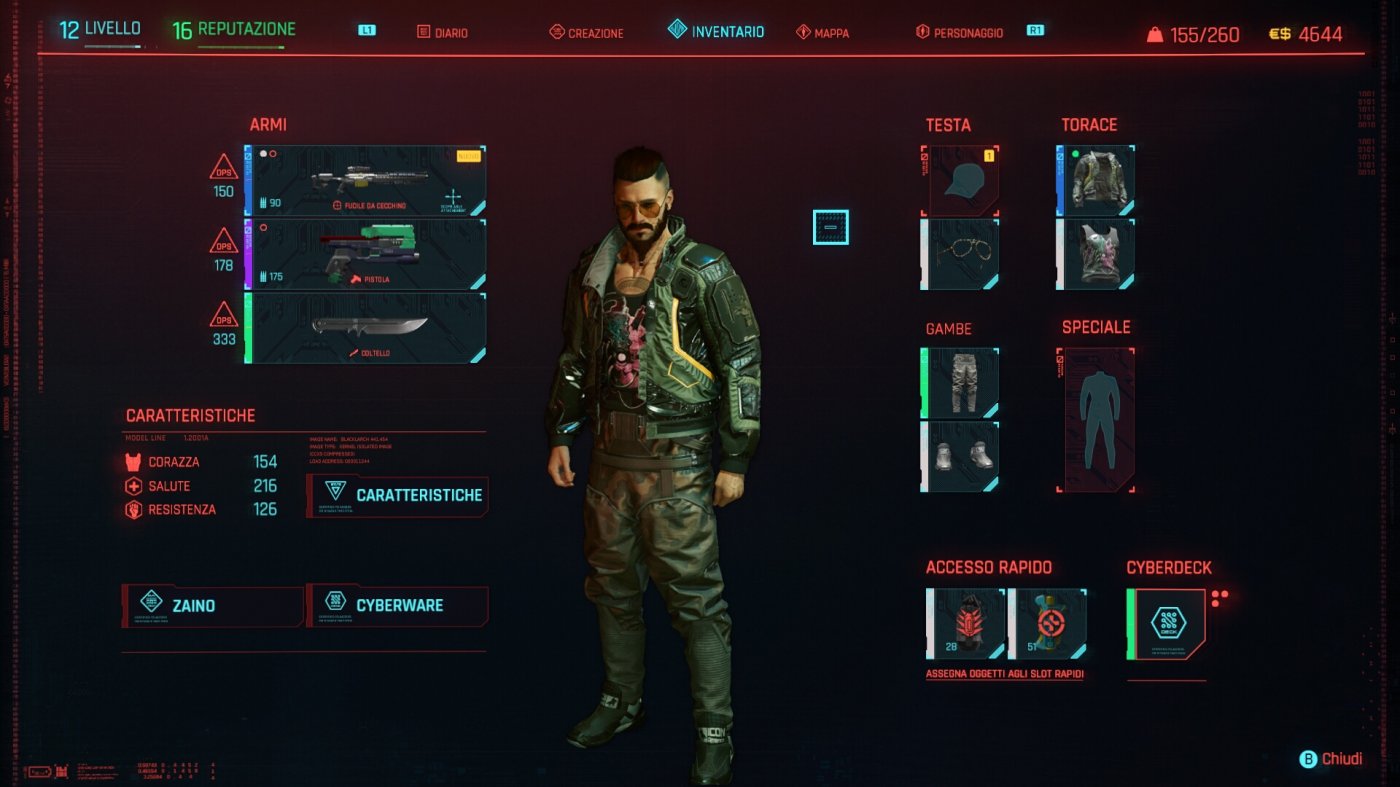Viewport: 1400px width, 787px height.
Task: Choose the Pistola weapon slot
Action: click(x=367, y=254)
